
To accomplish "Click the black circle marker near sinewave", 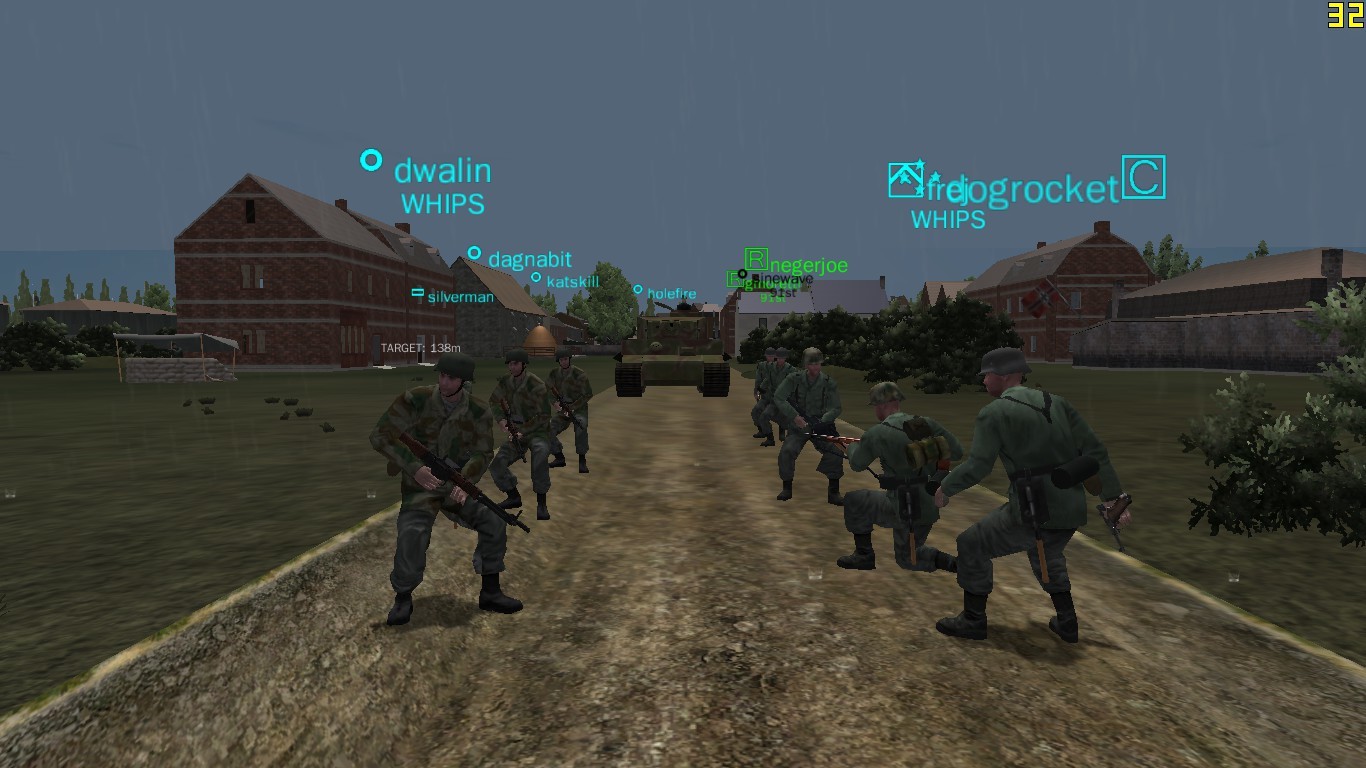I will tap(742, 274).
